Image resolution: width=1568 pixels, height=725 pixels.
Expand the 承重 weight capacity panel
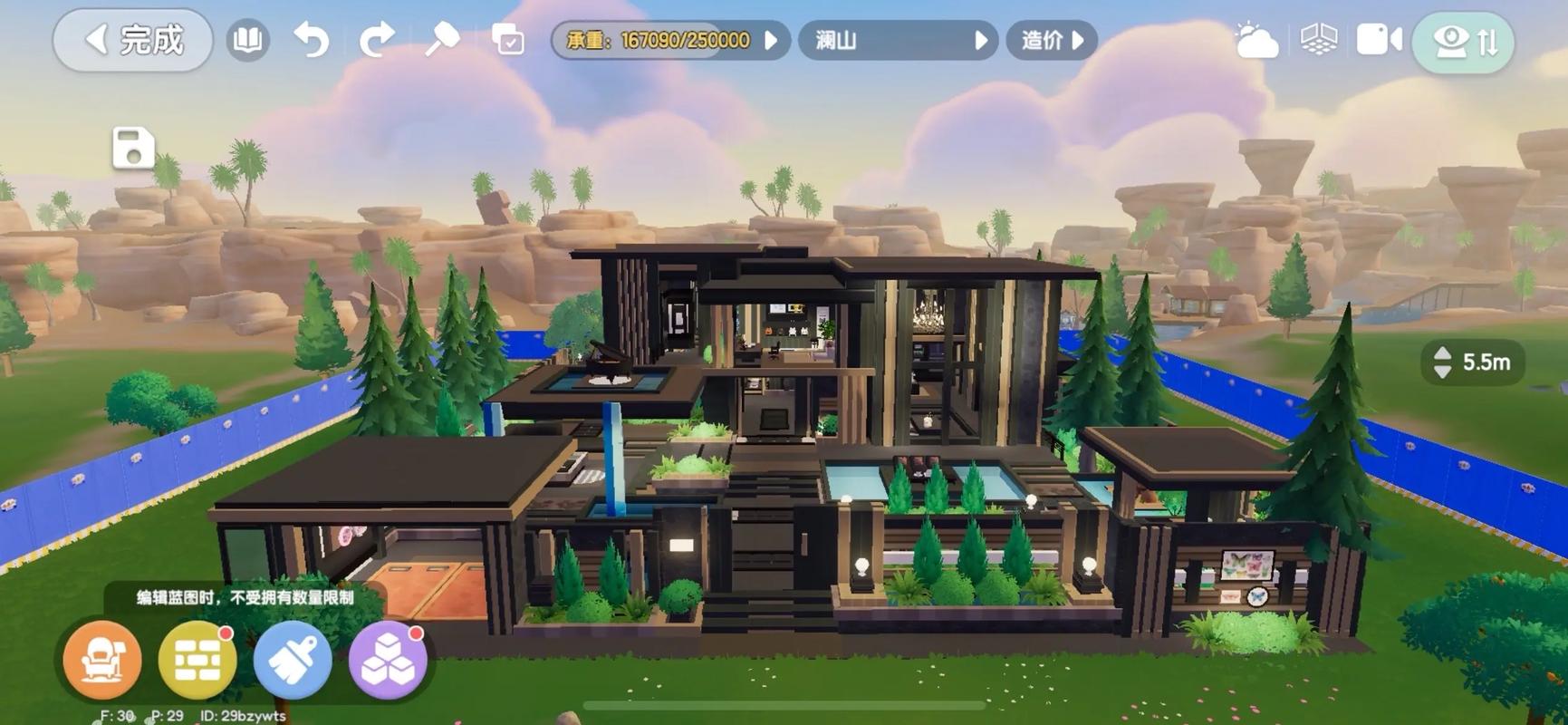coord(670,41)
